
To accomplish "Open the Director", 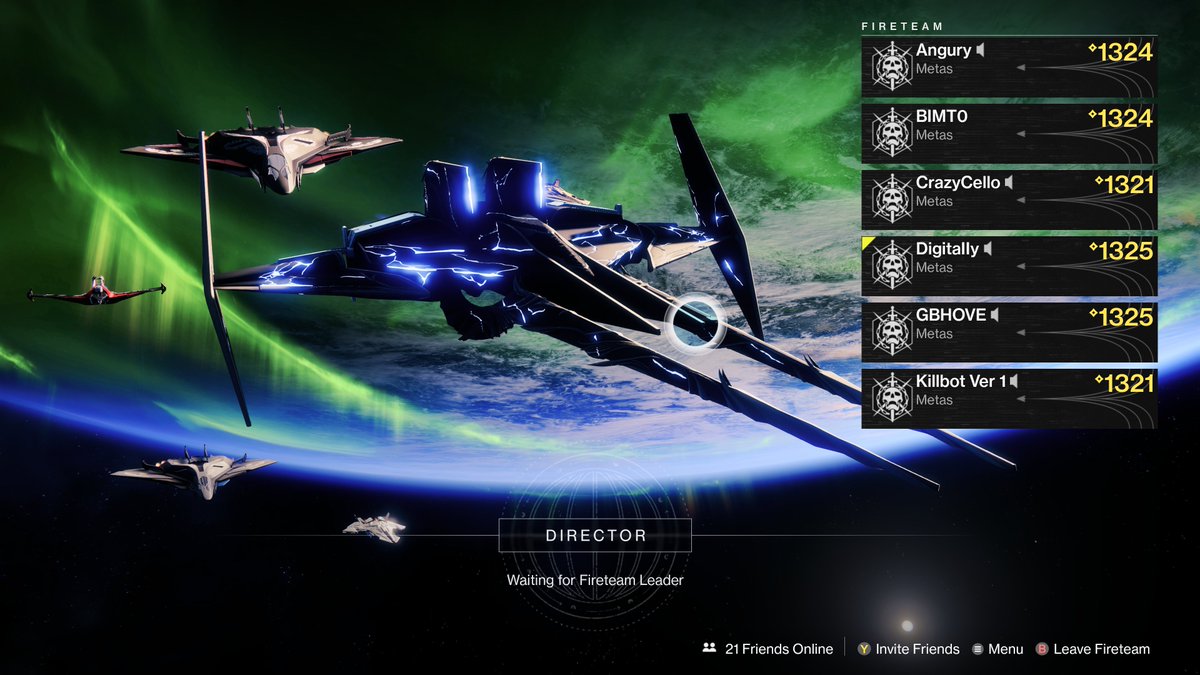I will (x=595, y=536).
